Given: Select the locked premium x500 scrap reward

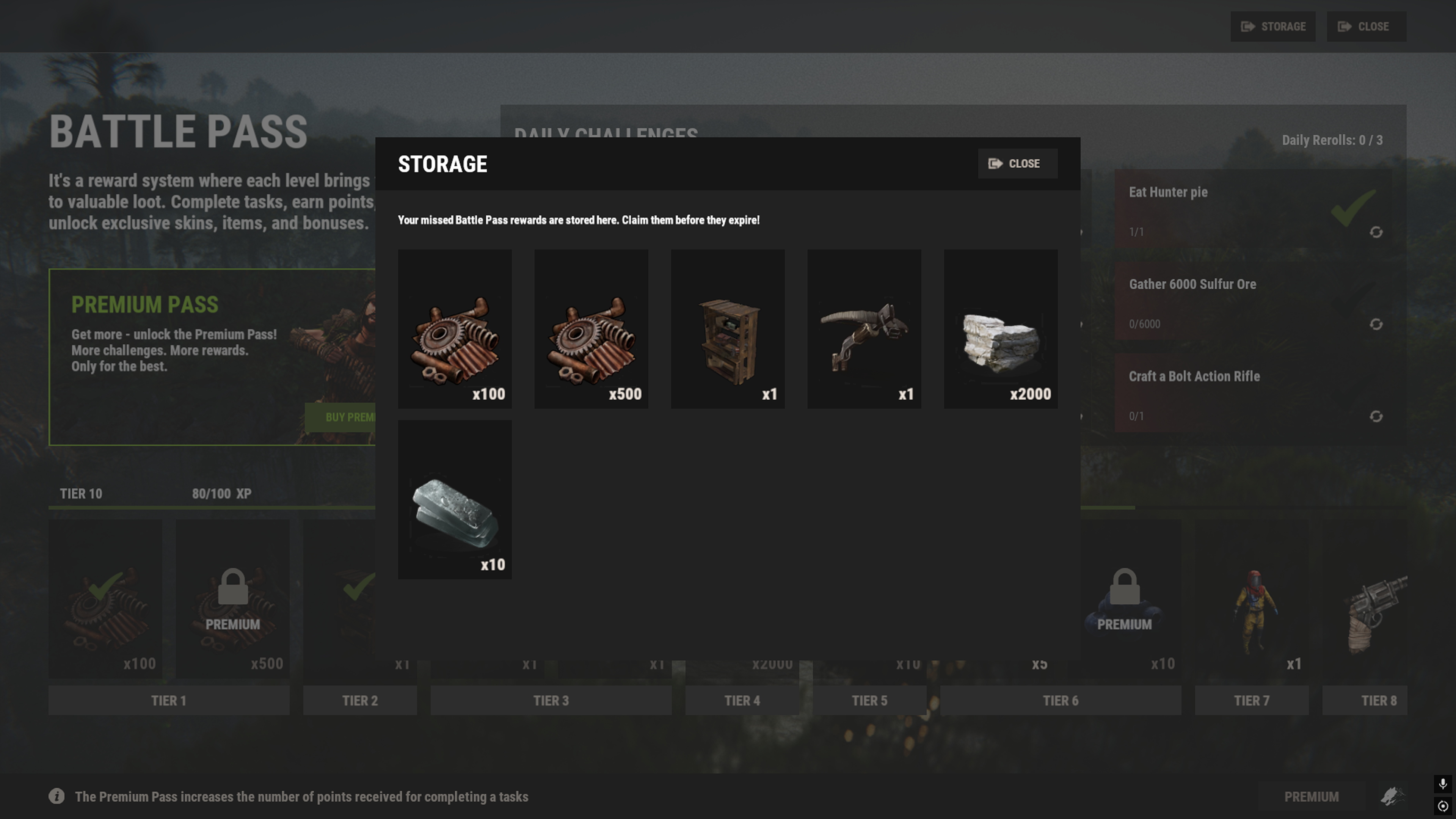Looking at the screenshot, I should [232, 599].
